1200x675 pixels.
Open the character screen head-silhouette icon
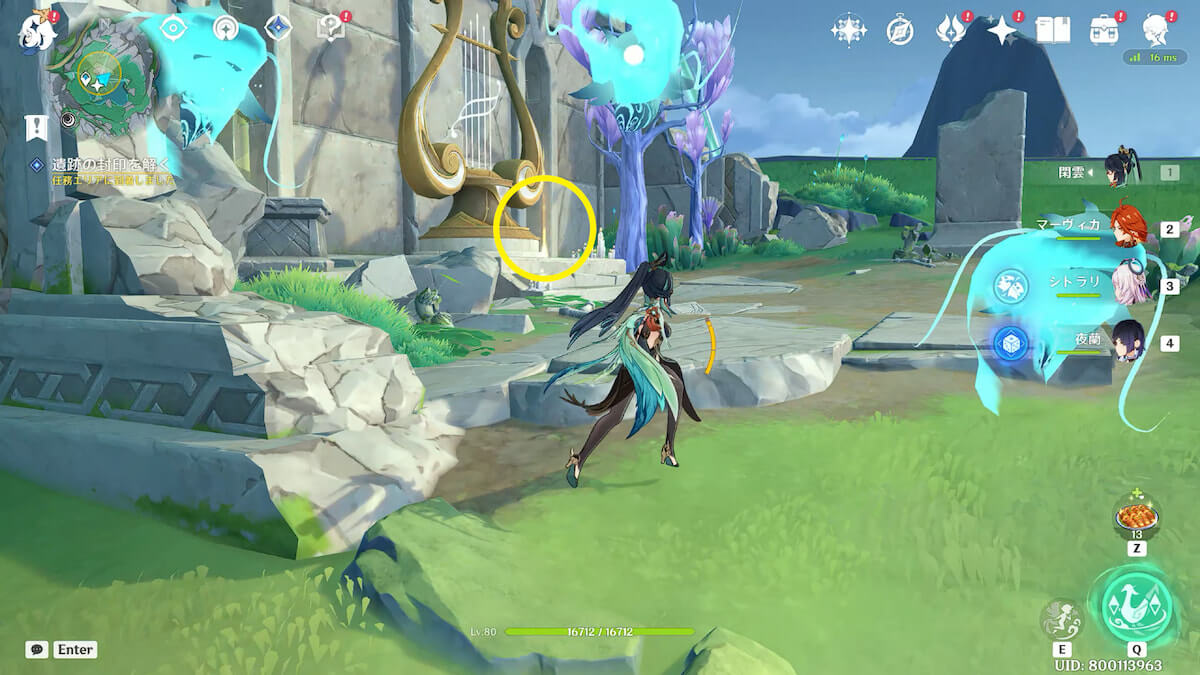click(1157, 30)
